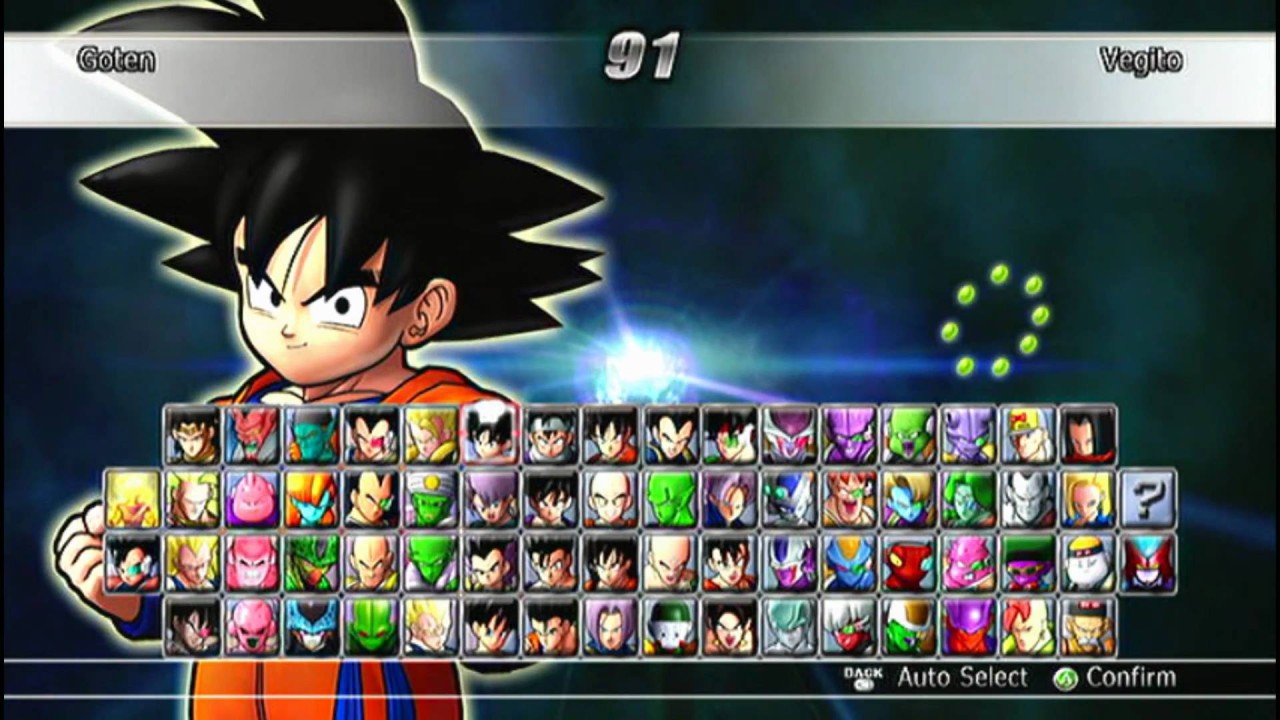Choose bald mustached Nappa

[x=371, y=563]
